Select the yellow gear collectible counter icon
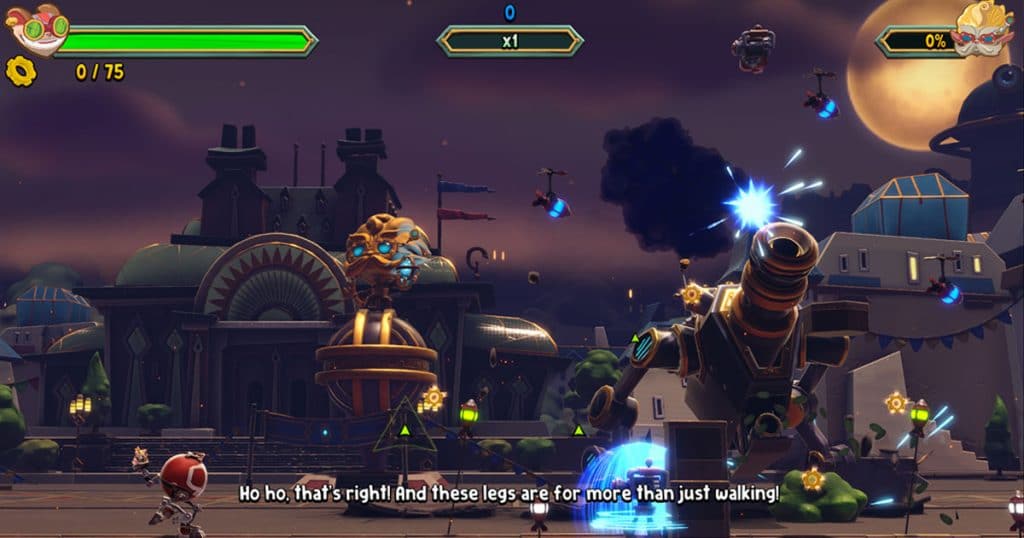The height and width of the screenshot is (538, 1024). (21, 72)
